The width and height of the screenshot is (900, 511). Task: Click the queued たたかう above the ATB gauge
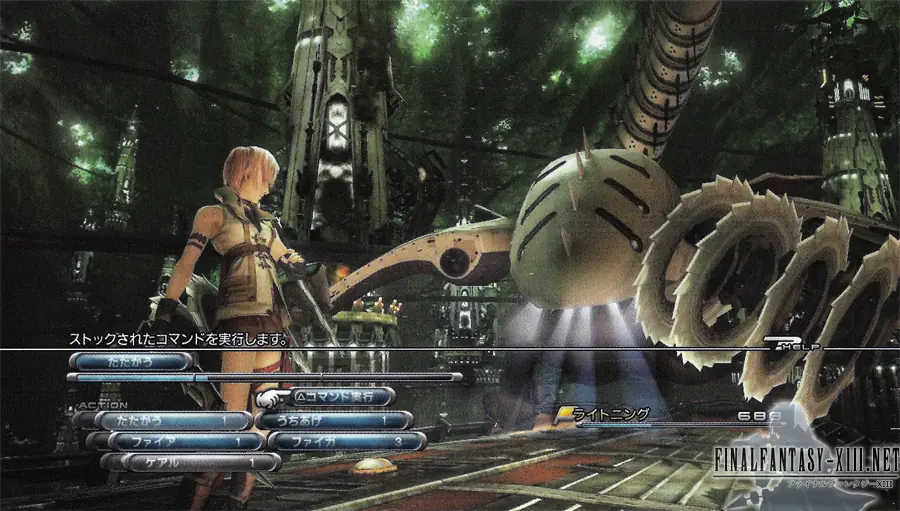[130, 361]
